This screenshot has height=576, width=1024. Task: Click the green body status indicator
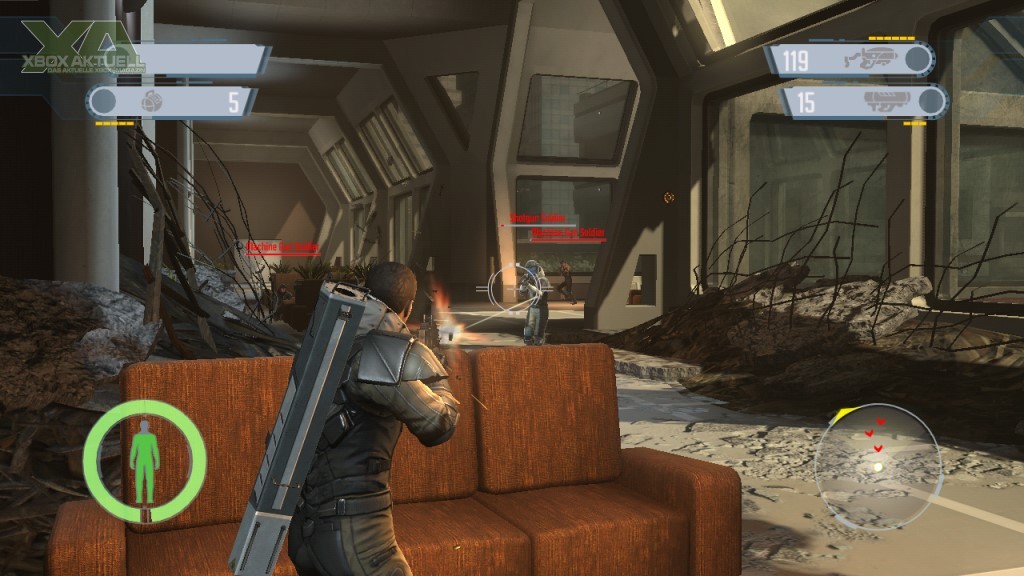[145, 461]
